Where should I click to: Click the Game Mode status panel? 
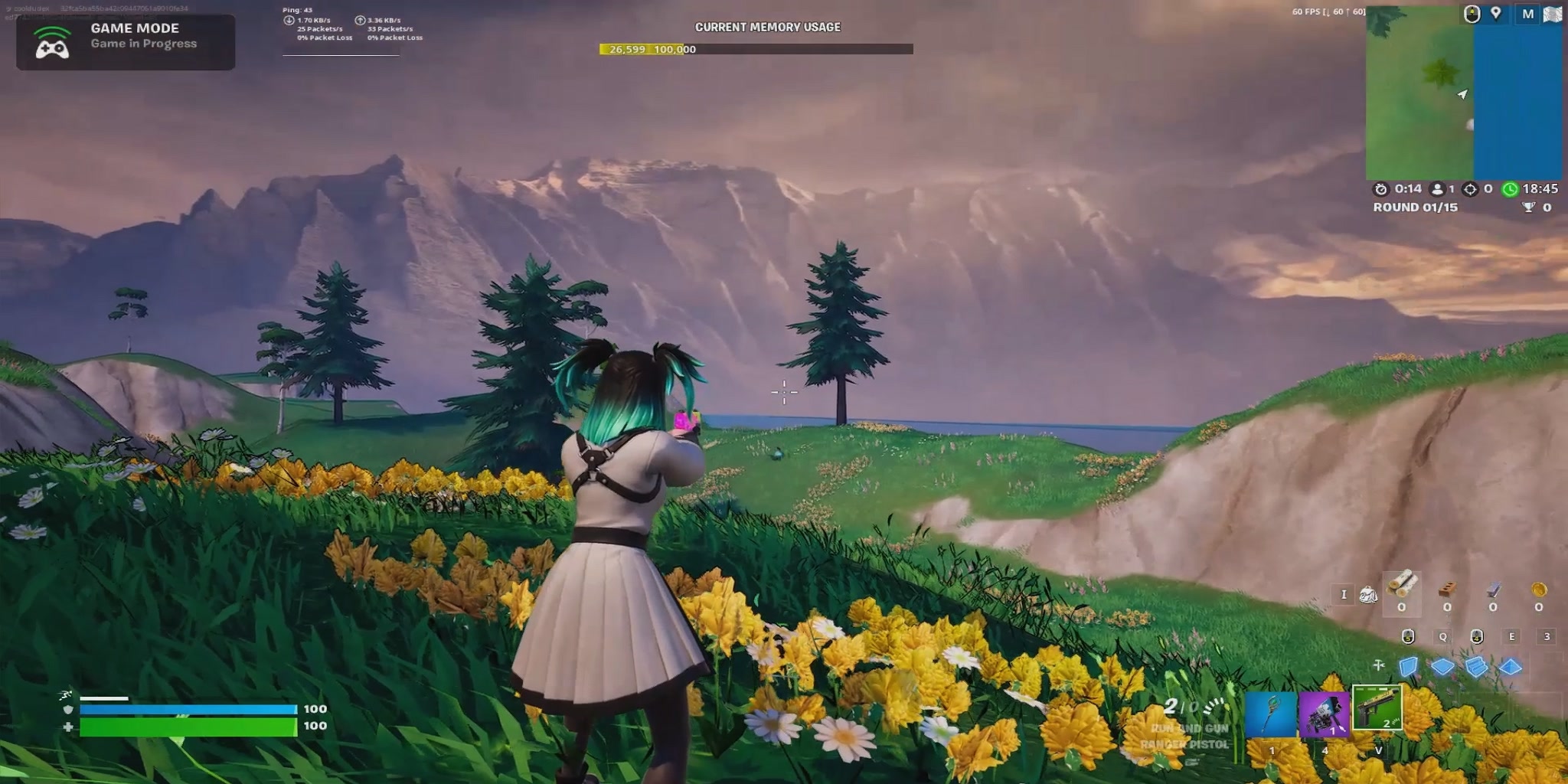tap(126, 42)
